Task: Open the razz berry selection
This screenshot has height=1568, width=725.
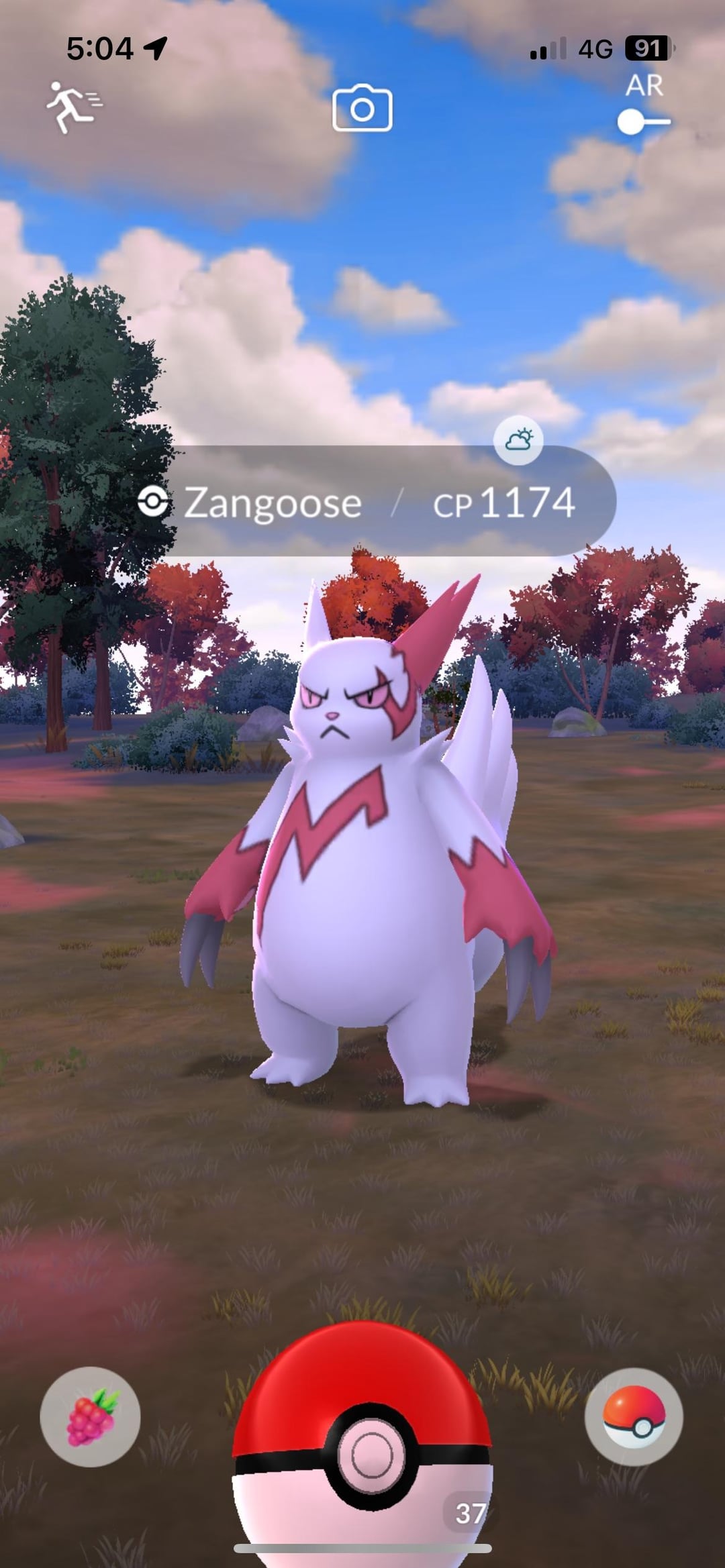Action: (91, 1416)
